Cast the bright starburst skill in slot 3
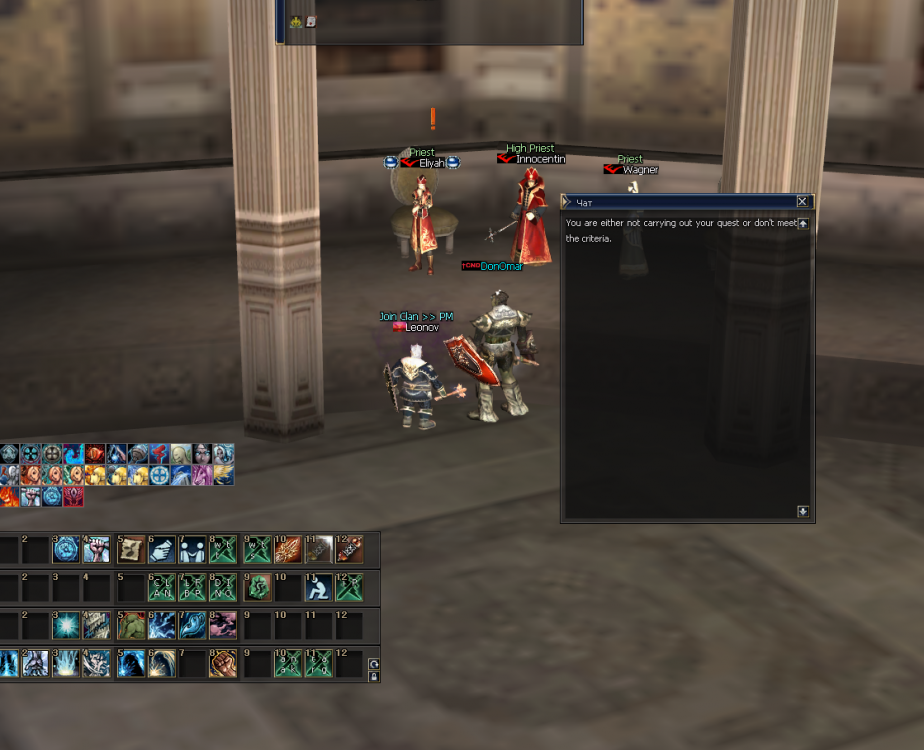Image resolution: width=924 pixels, height=750 pixels. coord(66,626)
